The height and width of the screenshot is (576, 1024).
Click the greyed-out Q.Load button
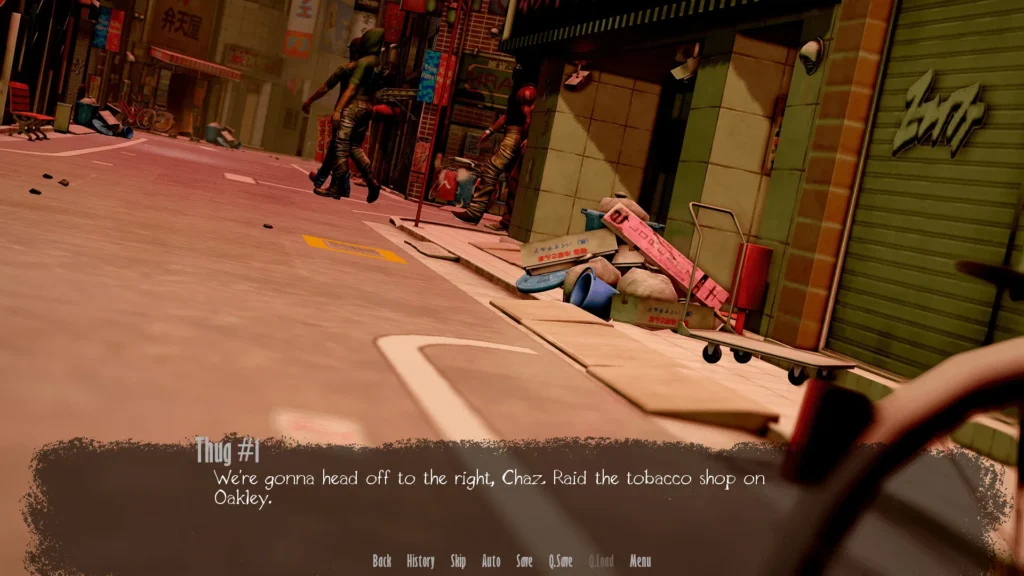(601, 561)
